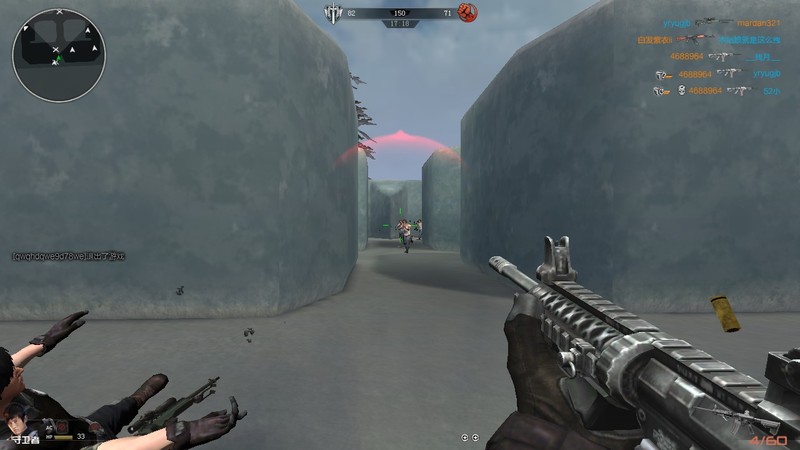Select the red fist team emblem

tap(467, 12)
